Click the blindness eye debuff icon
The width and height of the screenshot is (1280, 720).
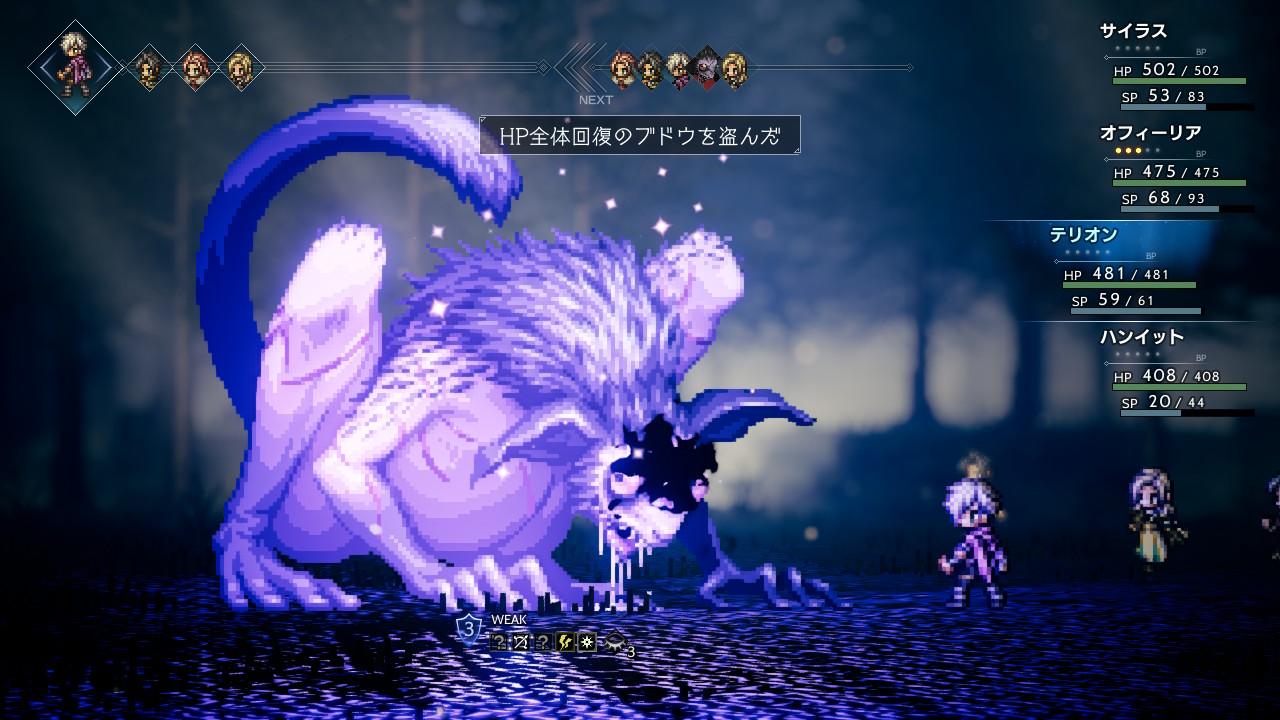coord(614,642)
